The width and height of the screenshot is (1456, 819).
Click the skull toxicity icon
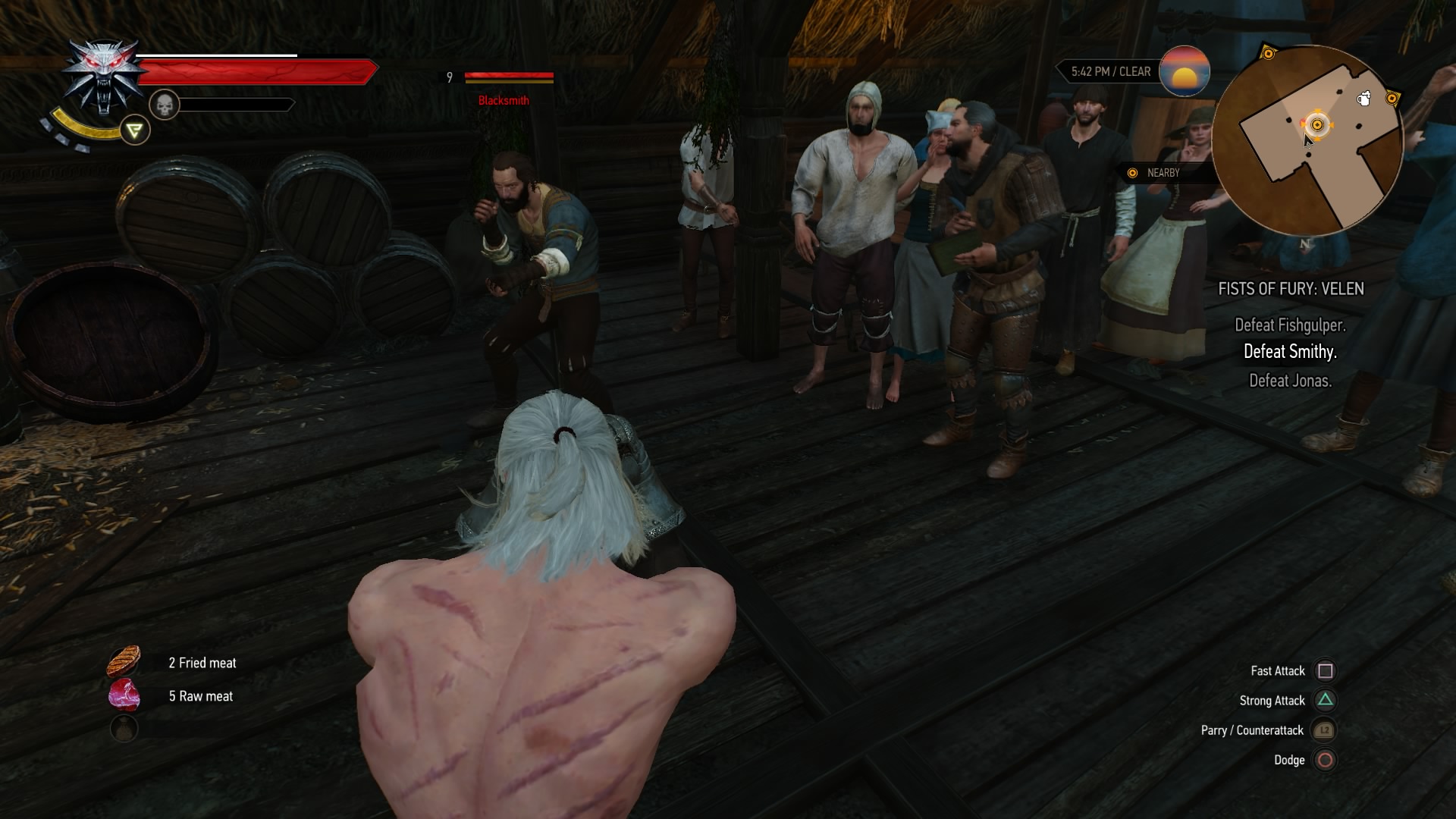click(164, 105)
